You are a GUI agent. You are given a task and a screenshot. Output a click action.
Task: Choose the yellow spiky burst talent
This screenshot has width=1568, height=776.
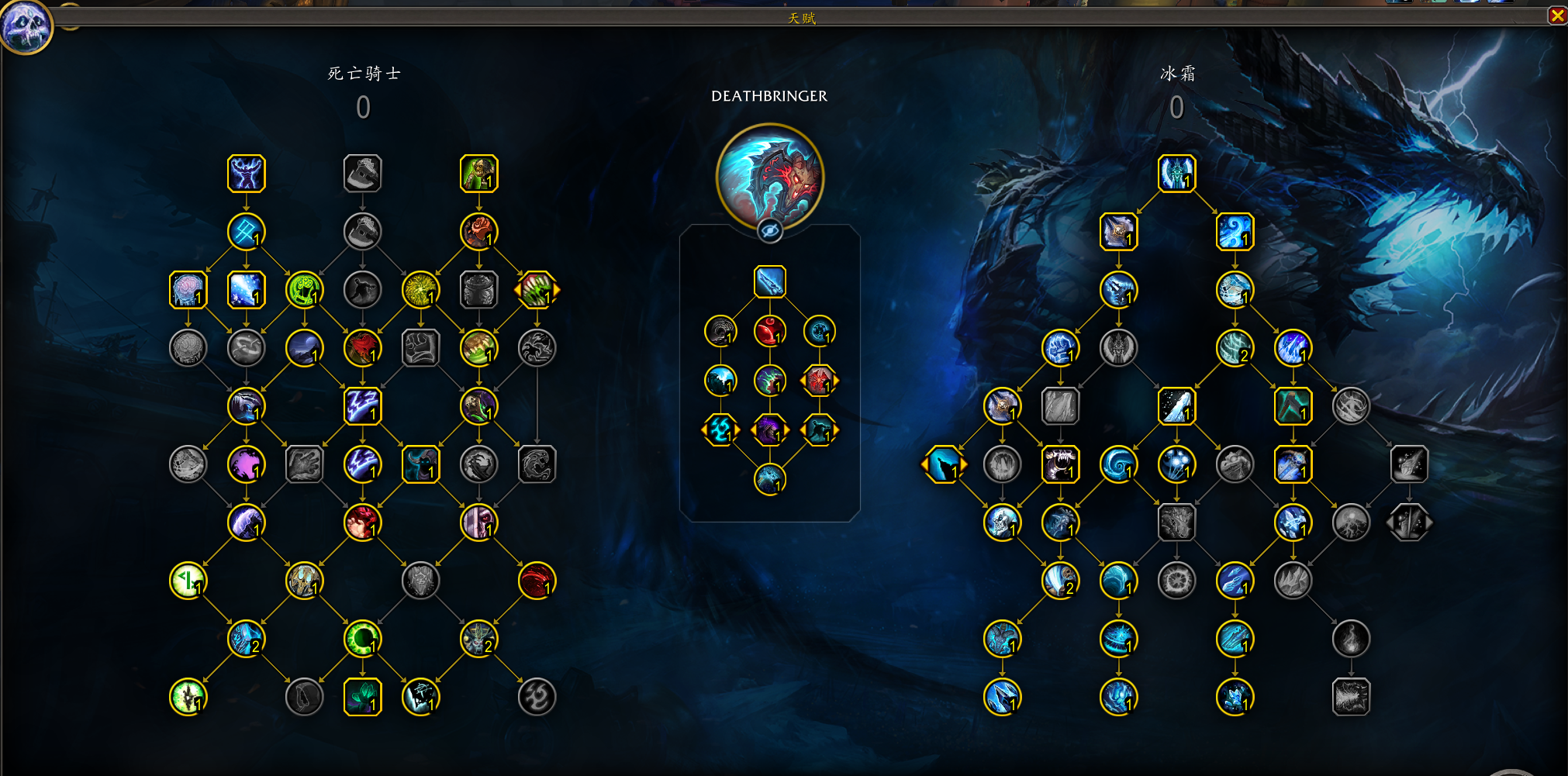coord(420,290)
